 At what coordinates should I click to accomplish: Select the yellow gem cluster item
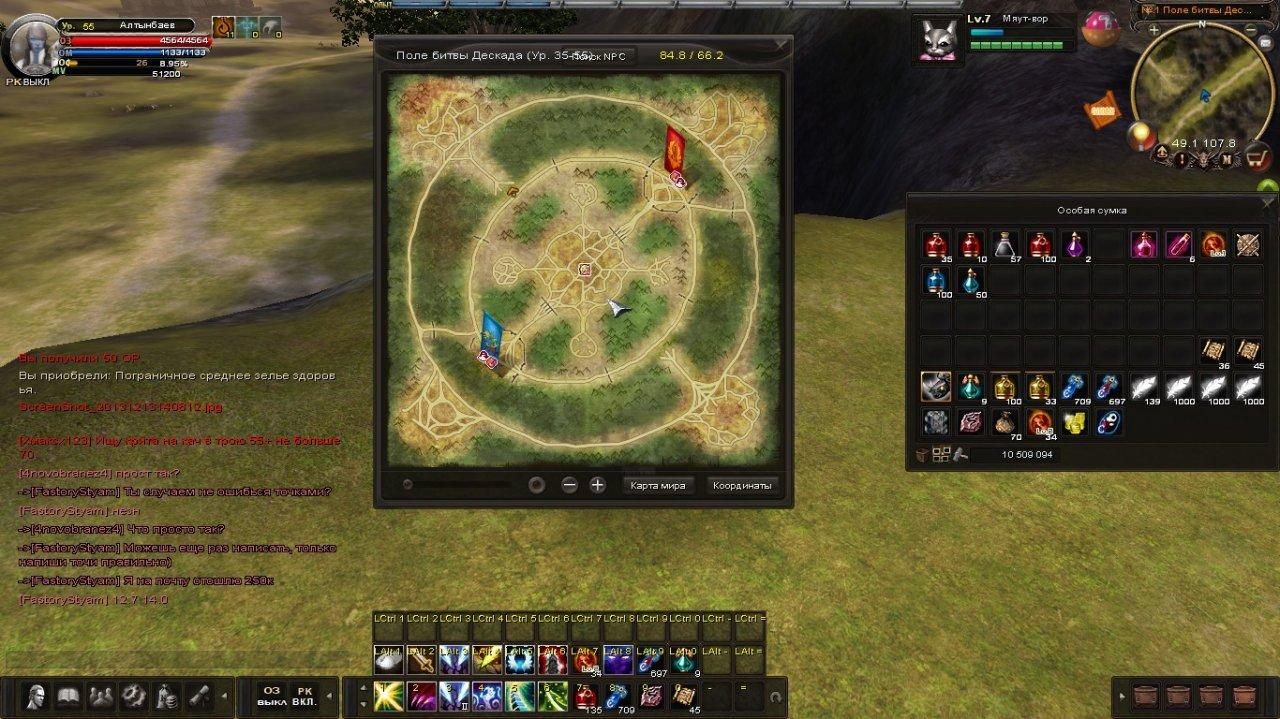(1075, 422)
